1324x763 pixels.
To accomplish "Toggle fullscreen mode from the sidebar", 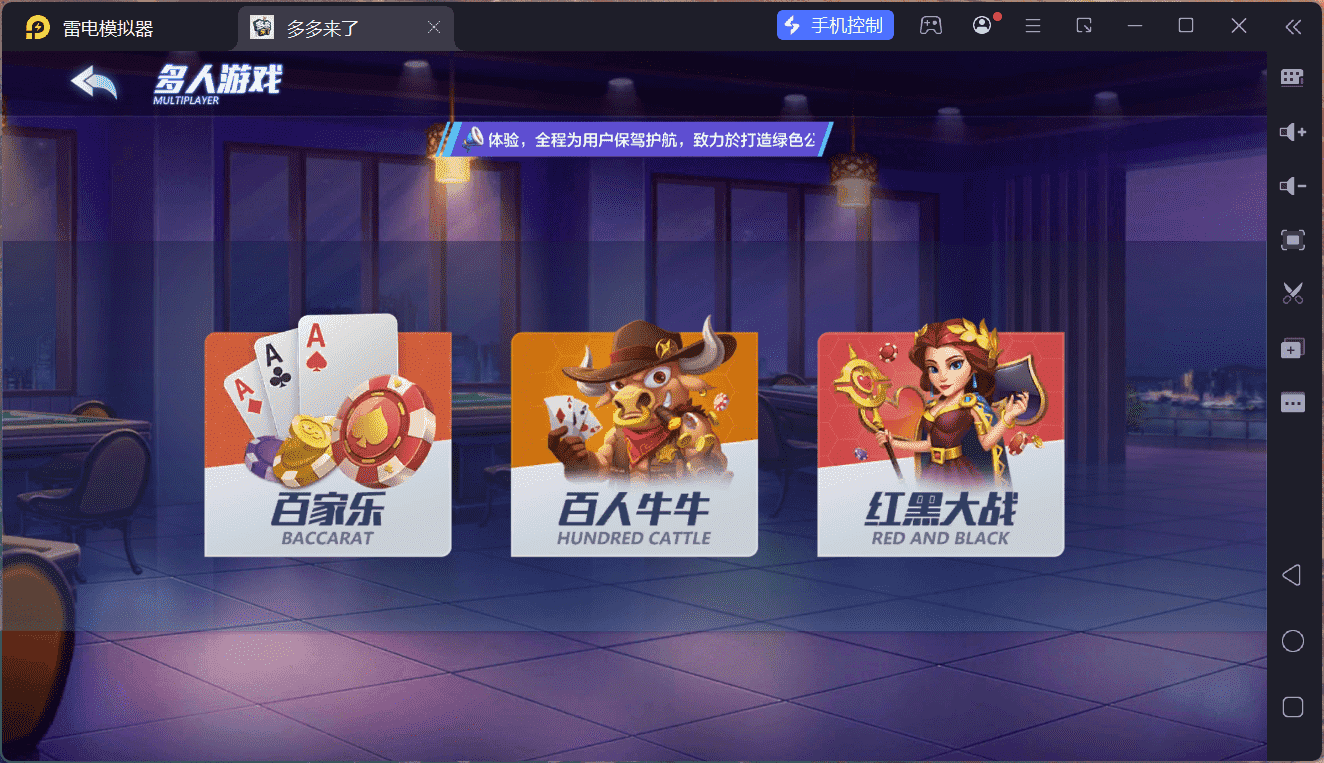I will 1292,239.
